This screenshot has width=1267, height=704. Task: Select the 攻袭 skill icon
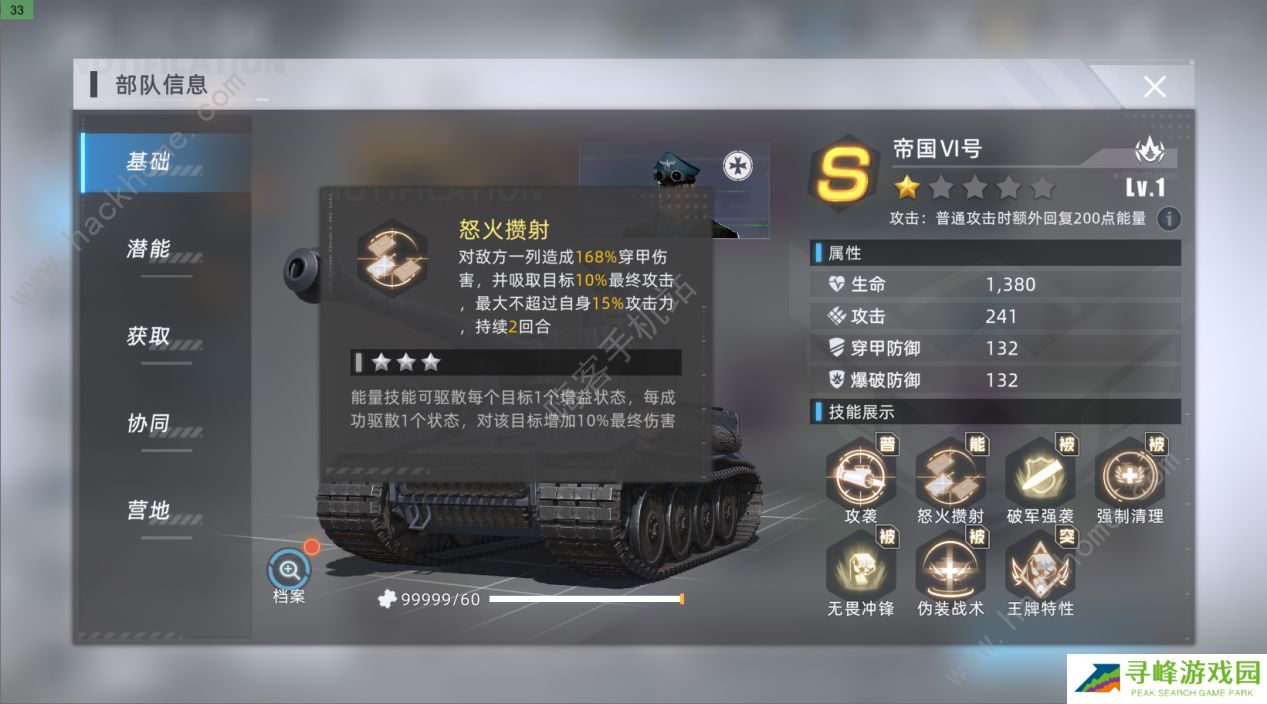tap(860, 476)
